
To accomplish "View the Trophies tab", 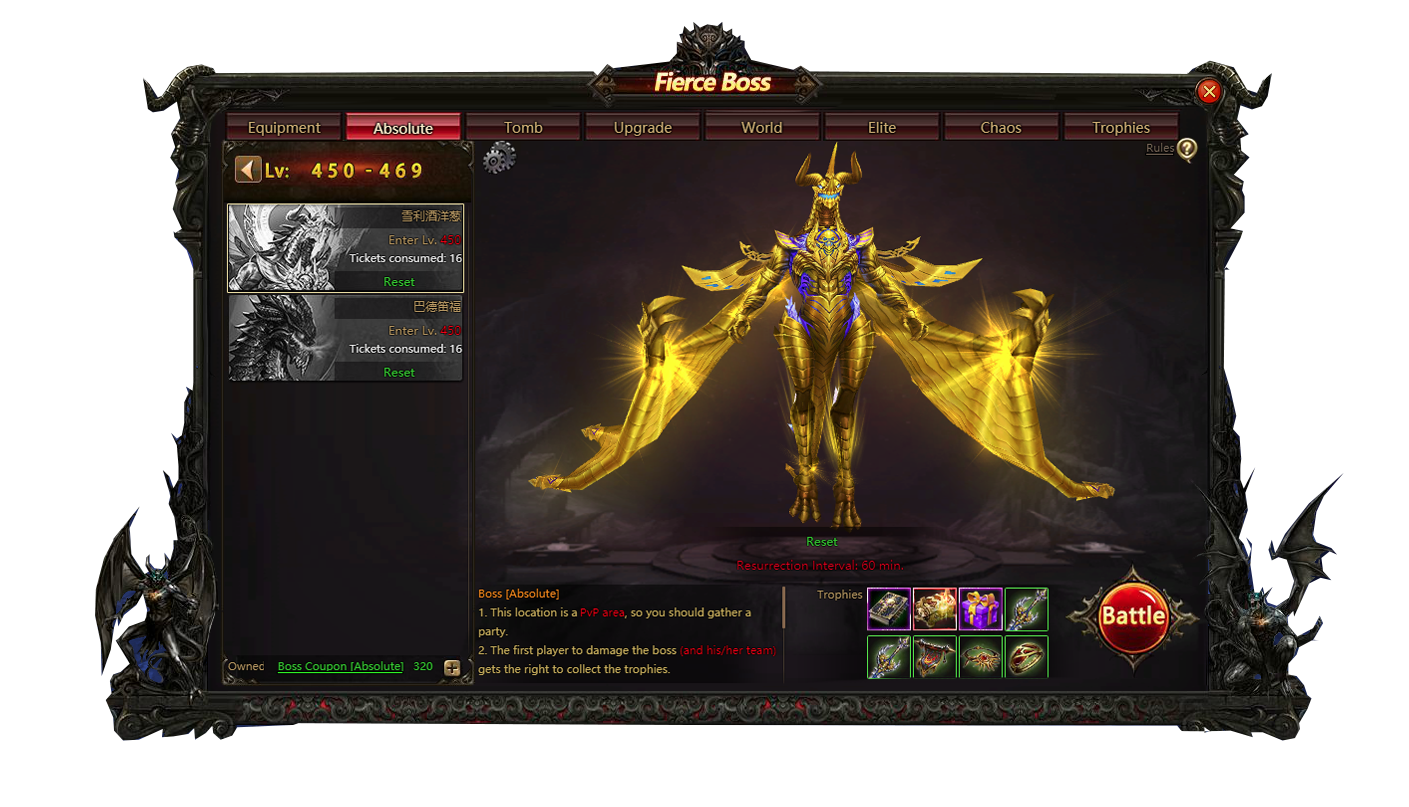I will [x=1121, y=127].
